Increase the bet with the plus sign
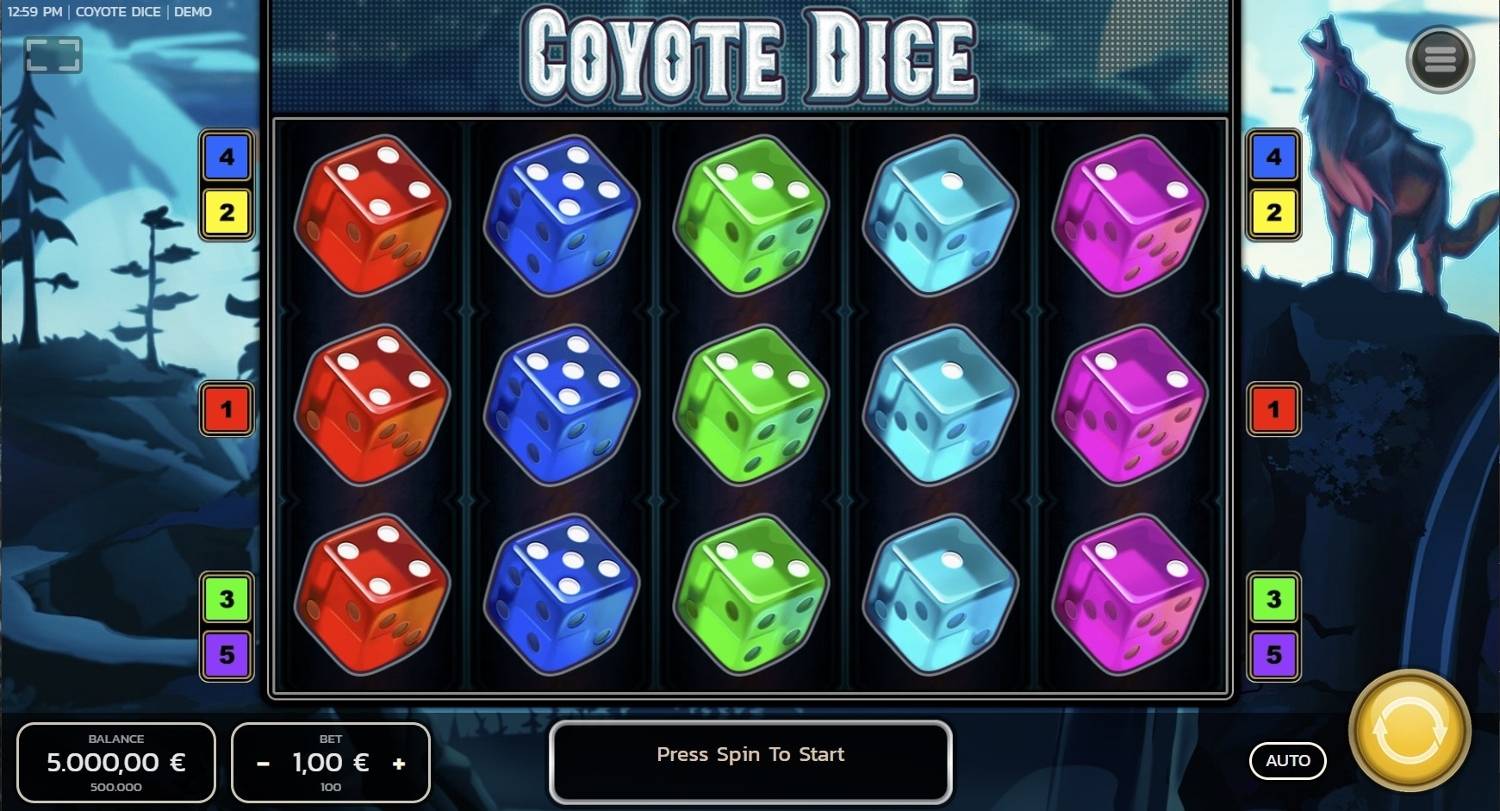The height and width of the screenshot is (811, 1500). coord(399,763)
